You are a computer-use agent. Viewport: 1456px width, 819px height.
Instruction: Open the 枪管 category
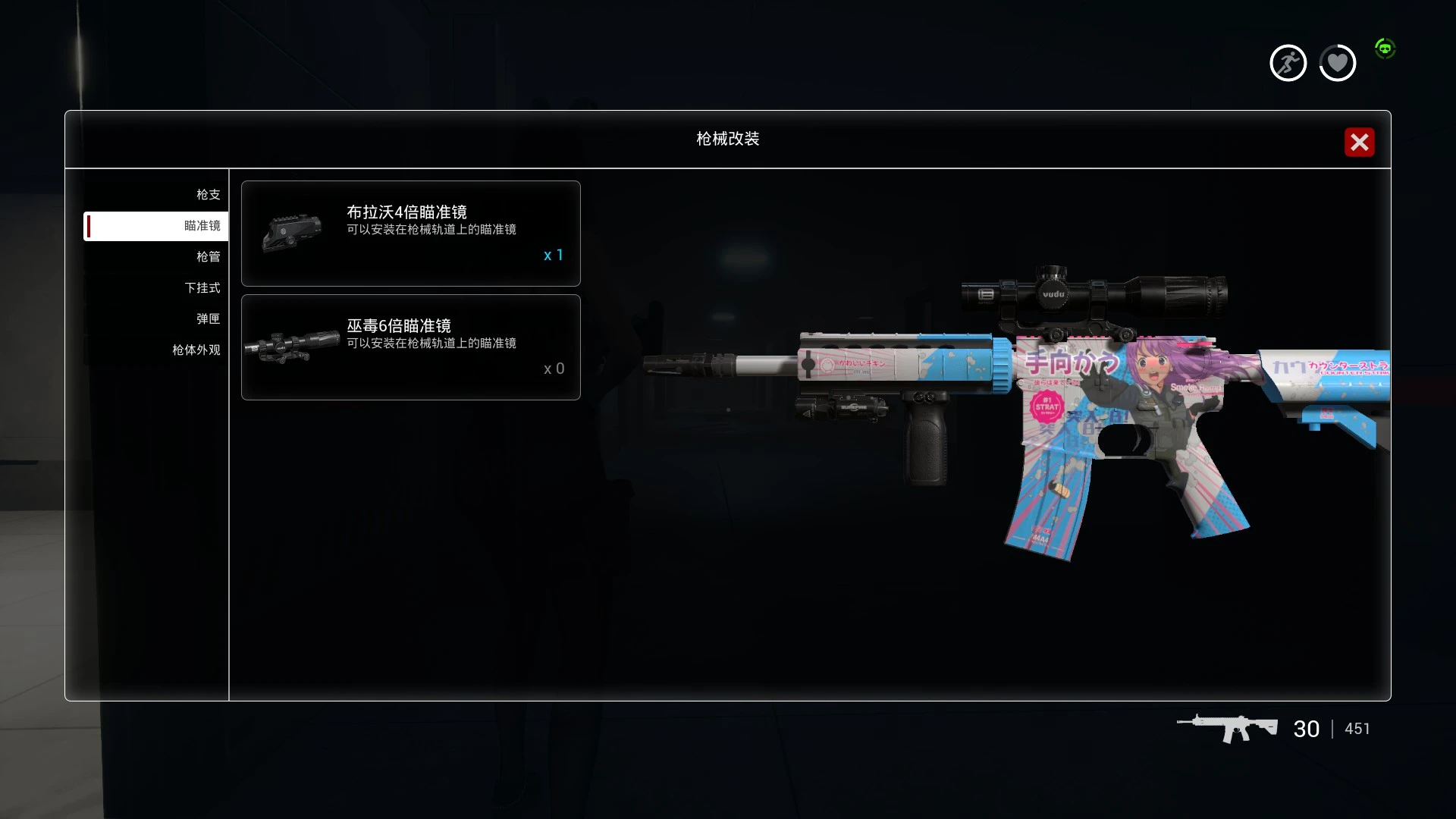(x=208, y=257)
